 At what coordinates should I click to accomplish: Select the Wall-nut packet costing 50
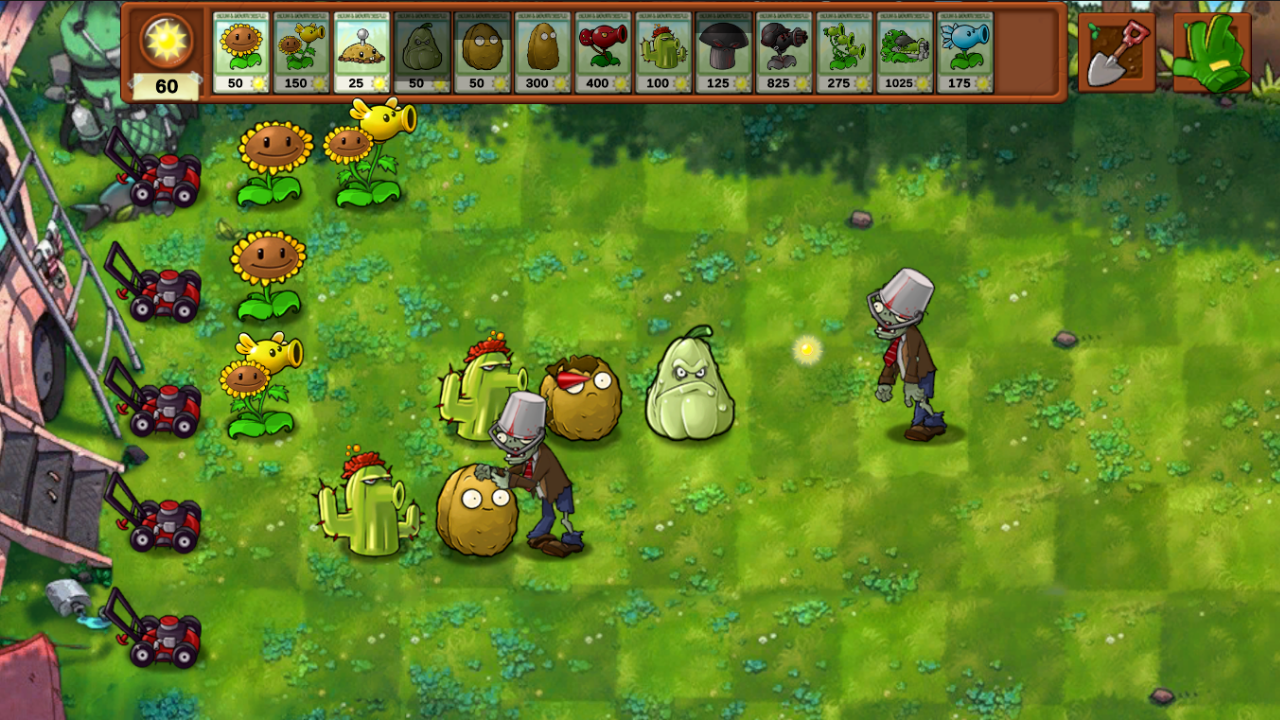[x=481, y=50]
